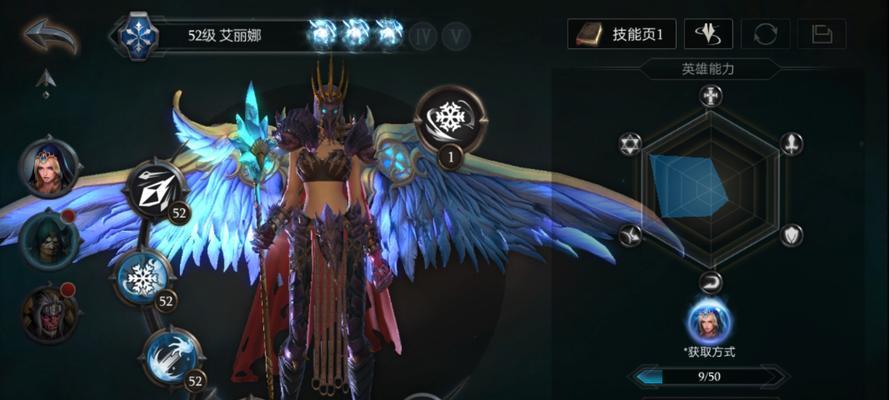Tap the snowflake emblem beside 52级 艾丽娜

pos(139,36)
